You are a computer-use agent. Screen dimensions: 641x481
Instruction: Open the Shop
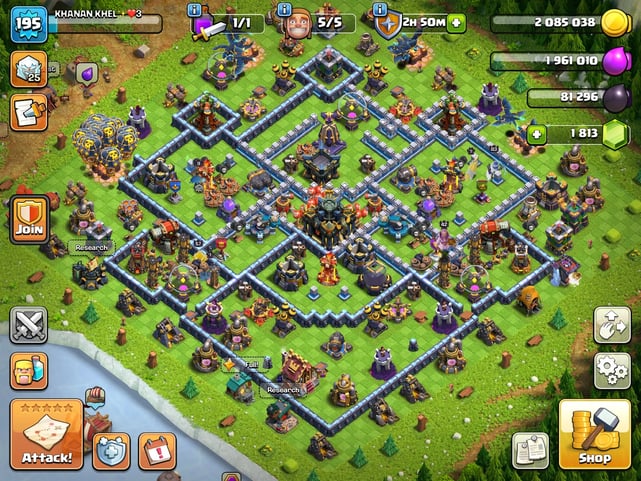(594, 435)
